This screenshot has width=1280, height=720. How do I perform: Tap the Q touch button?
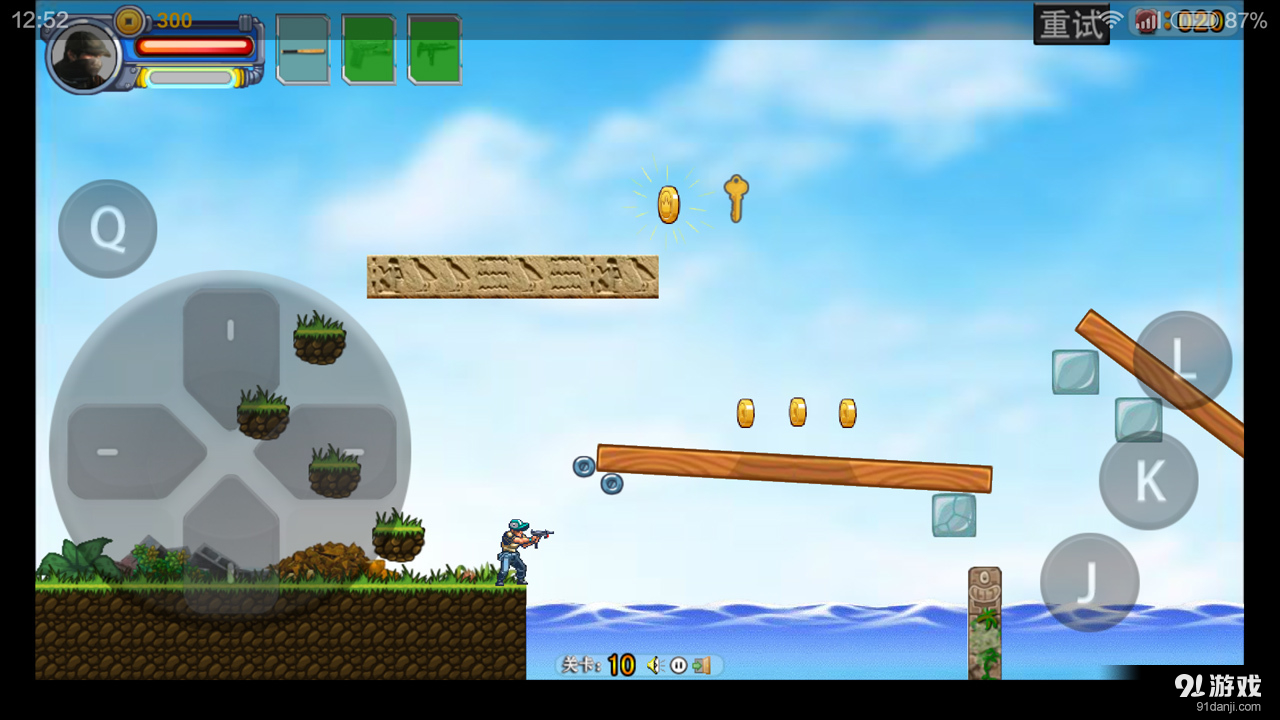click(107, 229)
